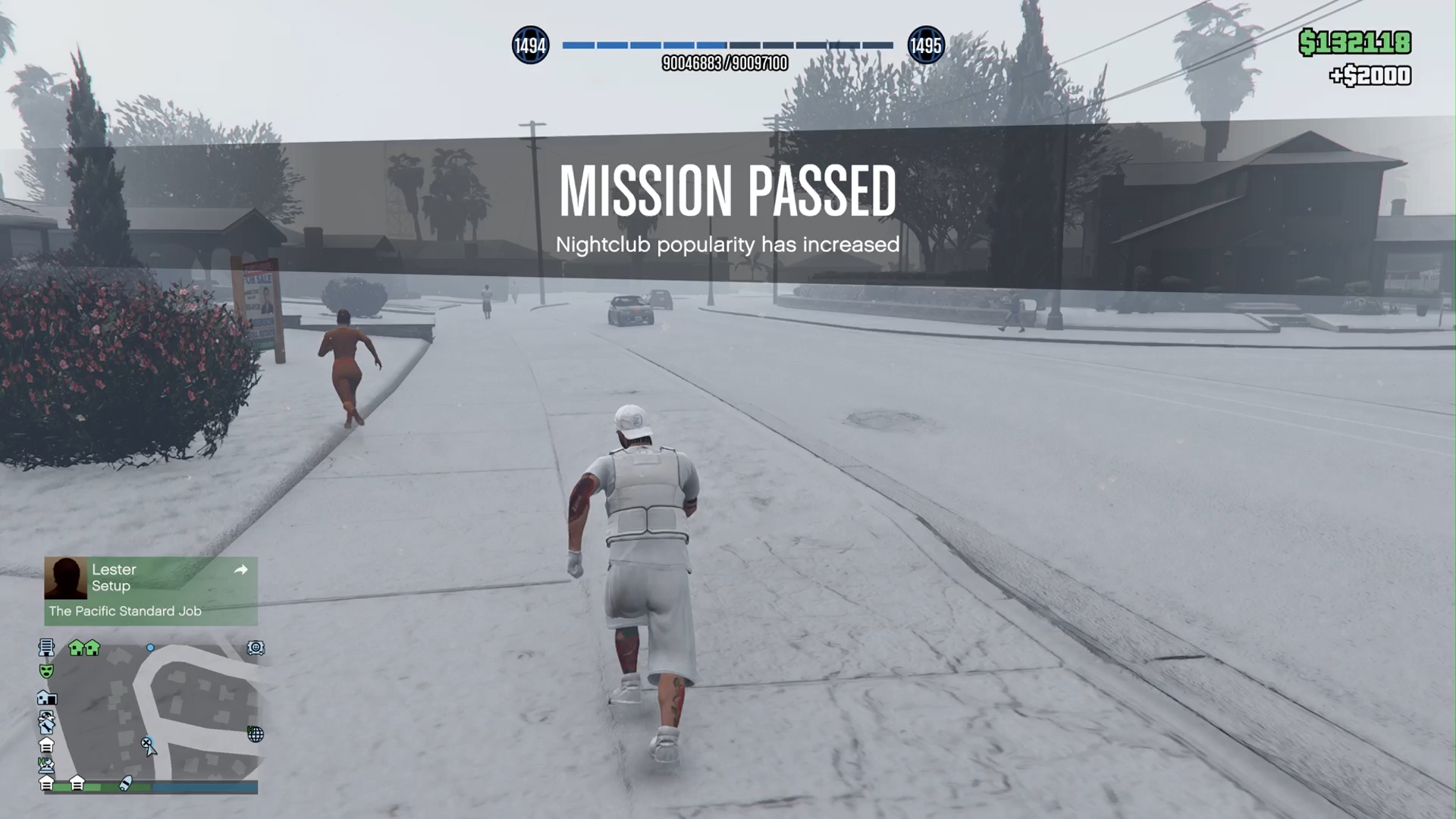Click the globe marker on the minimap
The width and height of the screenshot is (1456, 819).
(x=256, y=734)
